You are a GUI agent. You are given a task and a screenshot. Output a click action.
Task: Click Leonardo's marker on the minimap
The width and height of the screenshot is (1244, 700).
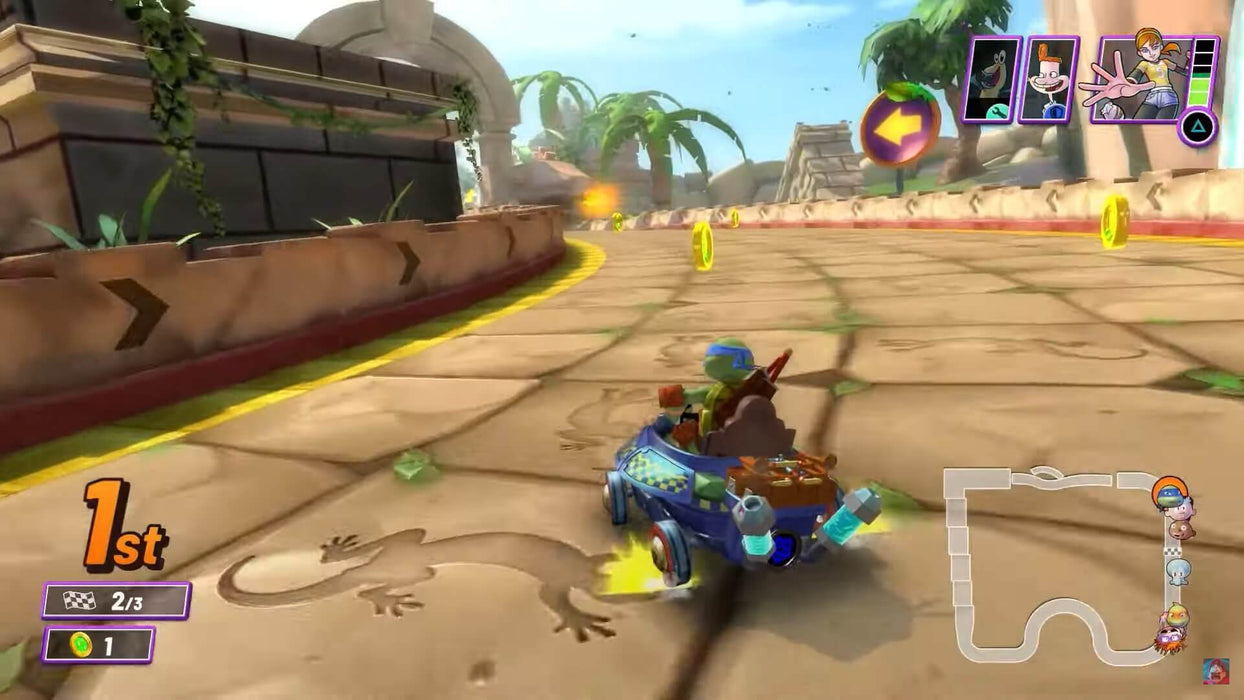point(1167,492)
